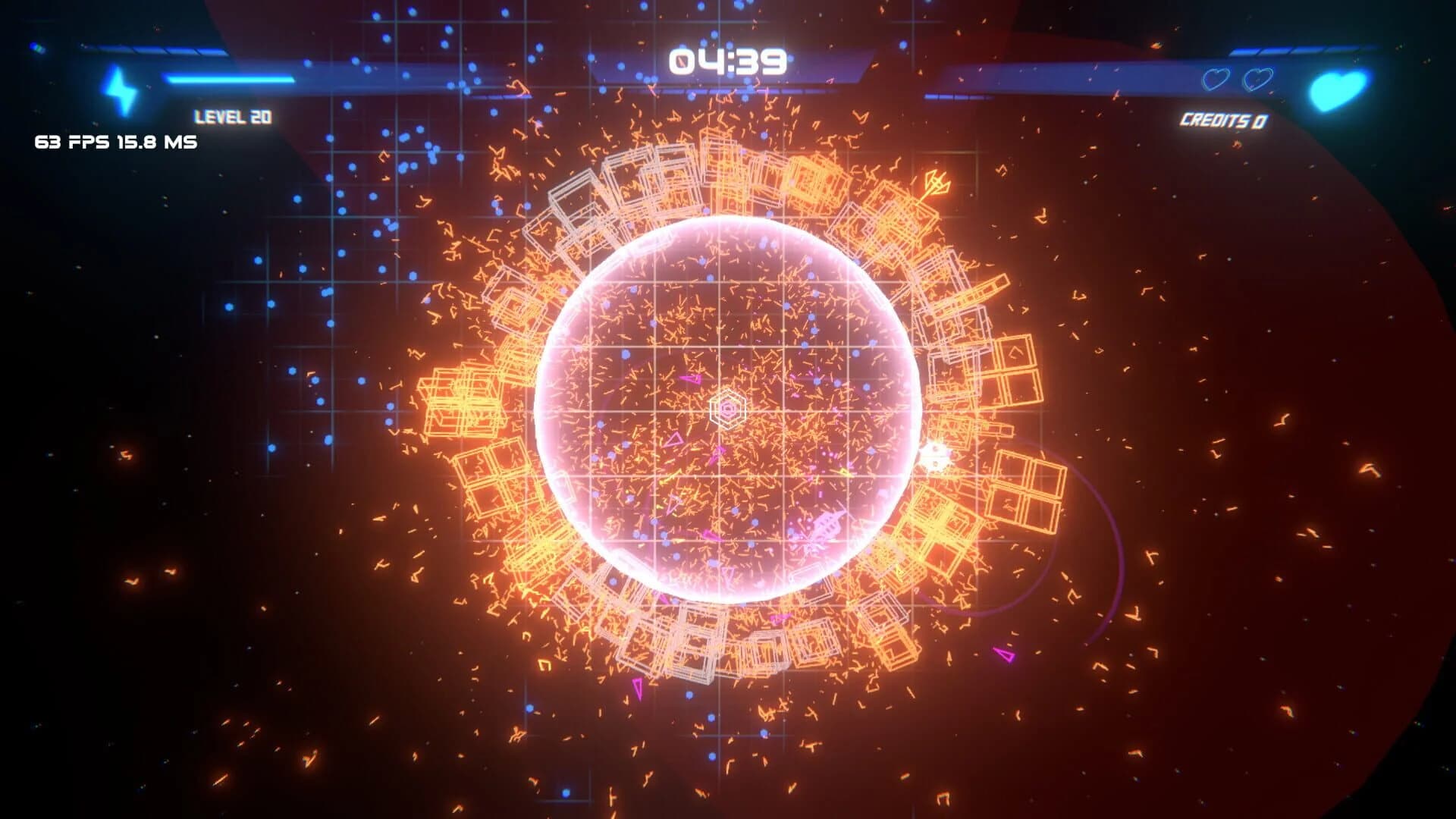Viewport: 1456px width, 819px height.
Task: Select the hexagon core at screen center
Action: click(729, 409)
